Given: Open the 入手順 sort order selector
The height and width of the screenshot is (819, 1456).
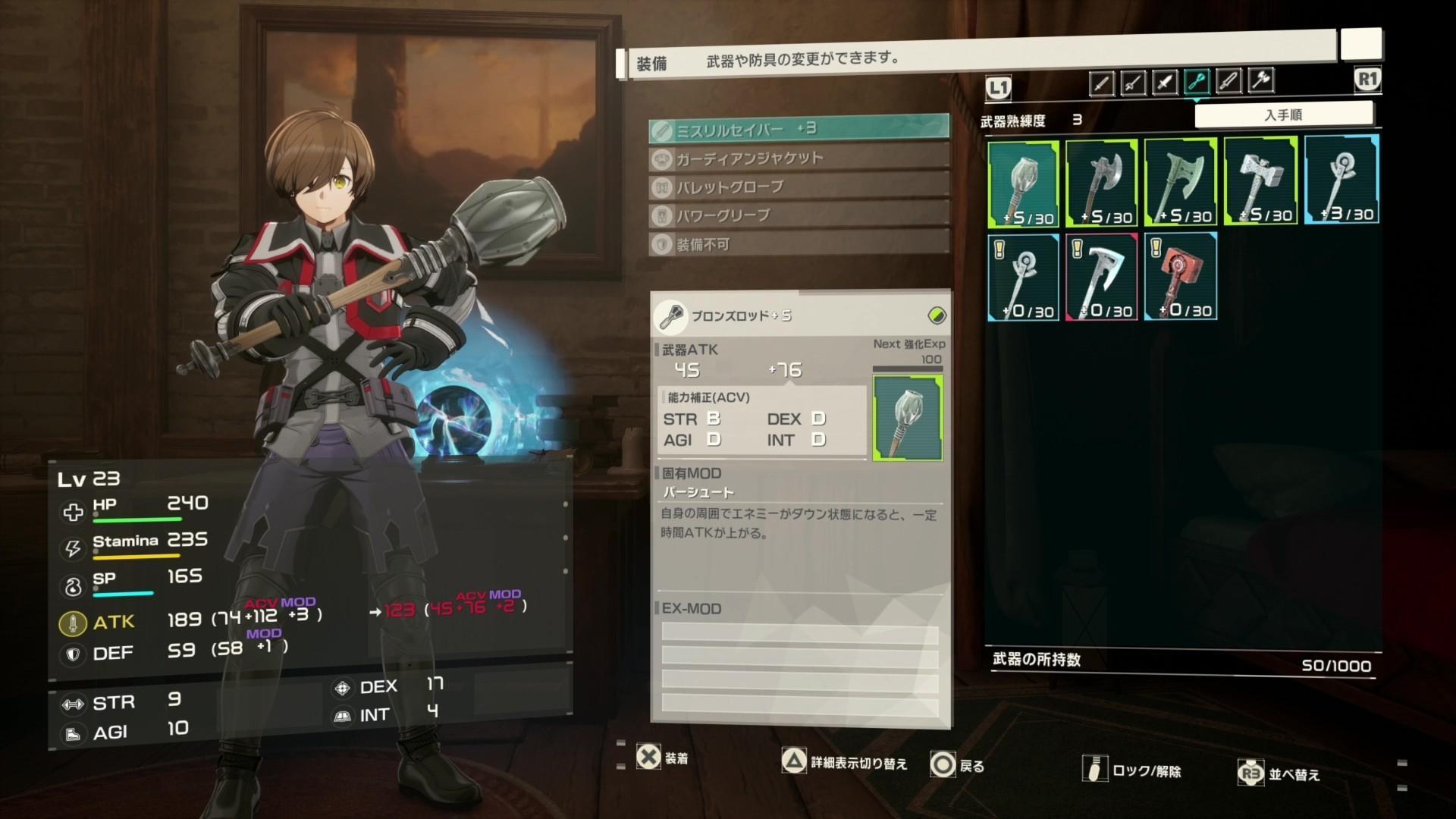Looking at the screenshot, I should tap(1285, 113).
